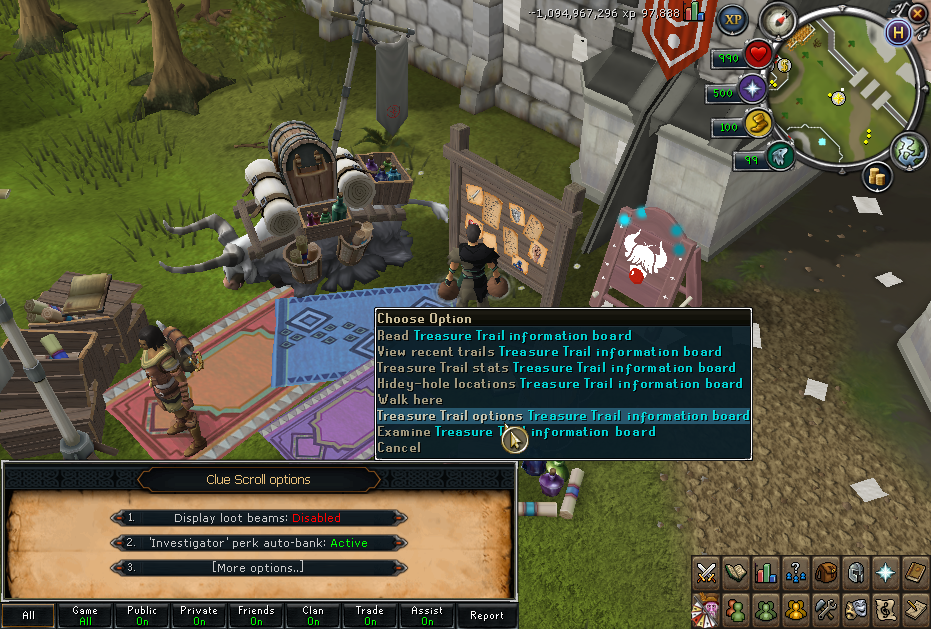Cancel the Choose Option menu
Screen dimensions: 931x629
pyautogui.click(x=398, y=448)
